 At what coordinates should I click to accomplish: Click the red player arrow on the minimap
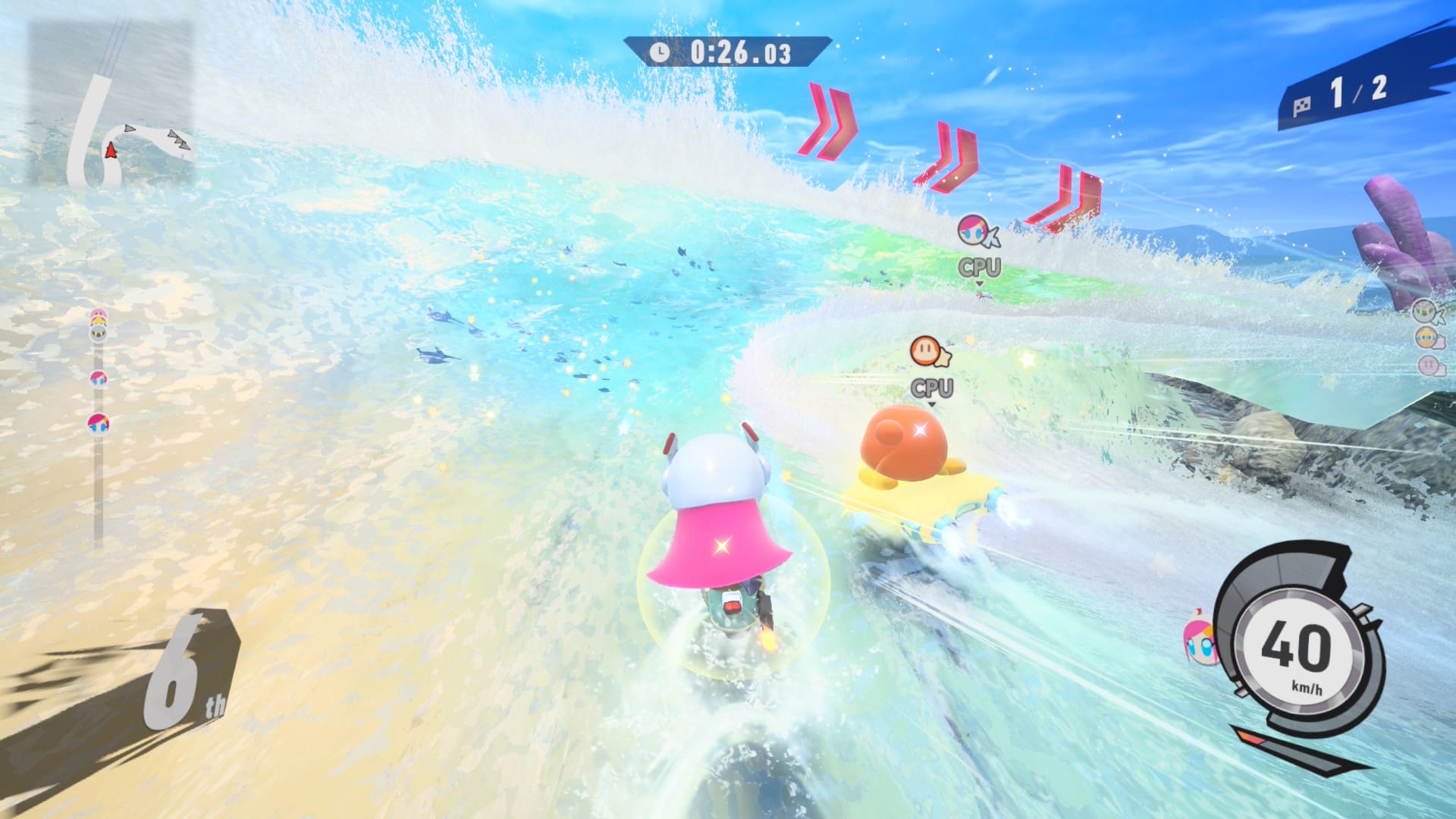point(111,149)
